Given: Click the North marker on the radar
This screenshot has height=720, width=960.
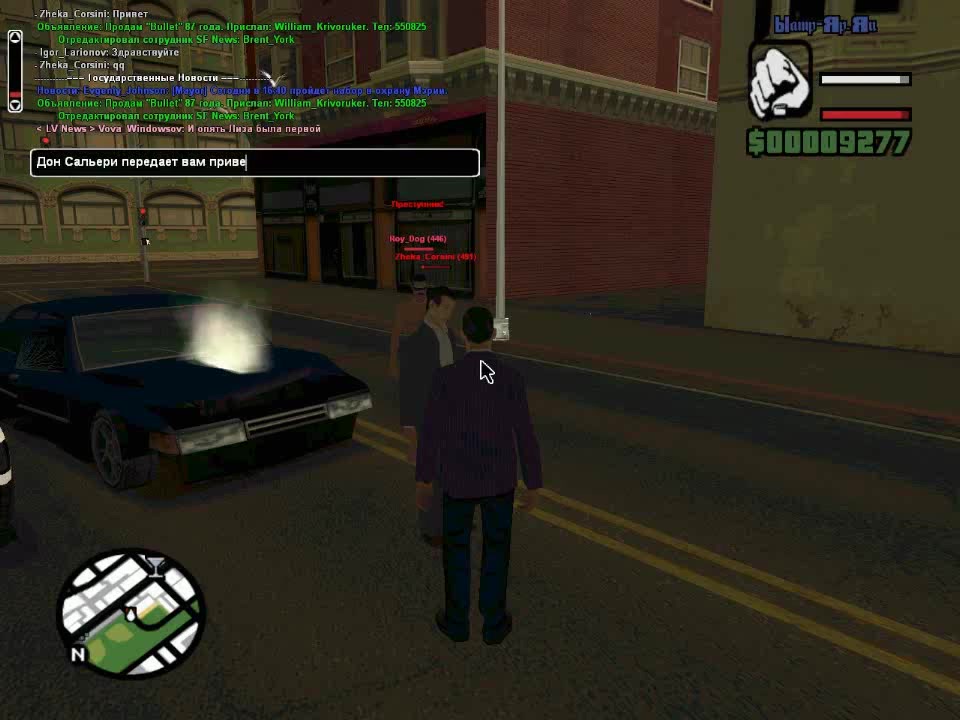Looking at the screenshot, I should [x=77, y=655].
